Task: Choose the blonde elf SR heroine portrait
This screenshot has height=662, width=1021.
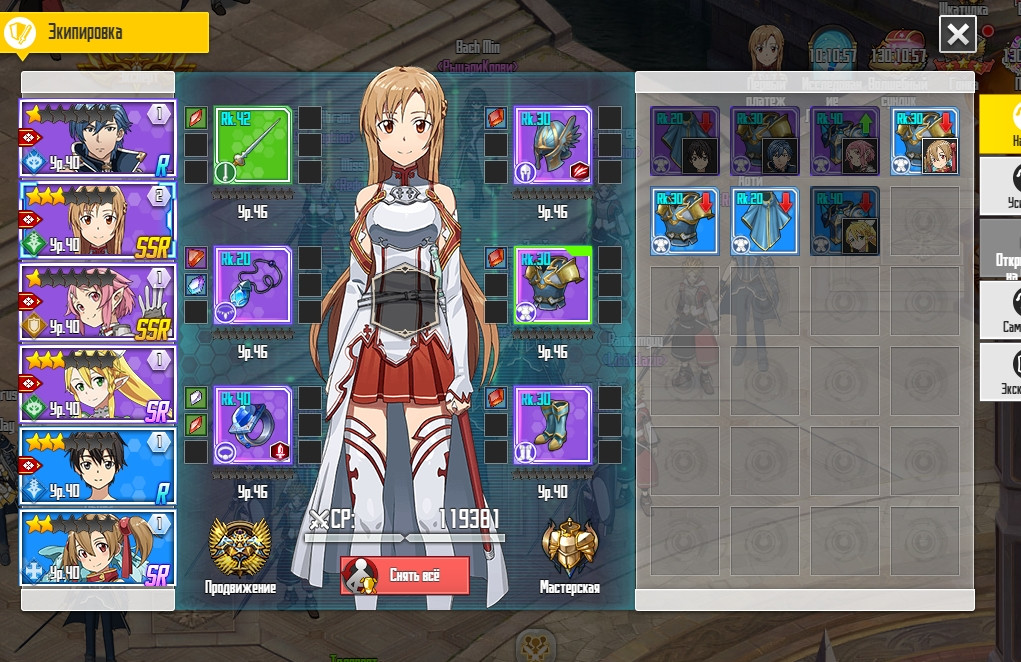Action: [98, 383]
